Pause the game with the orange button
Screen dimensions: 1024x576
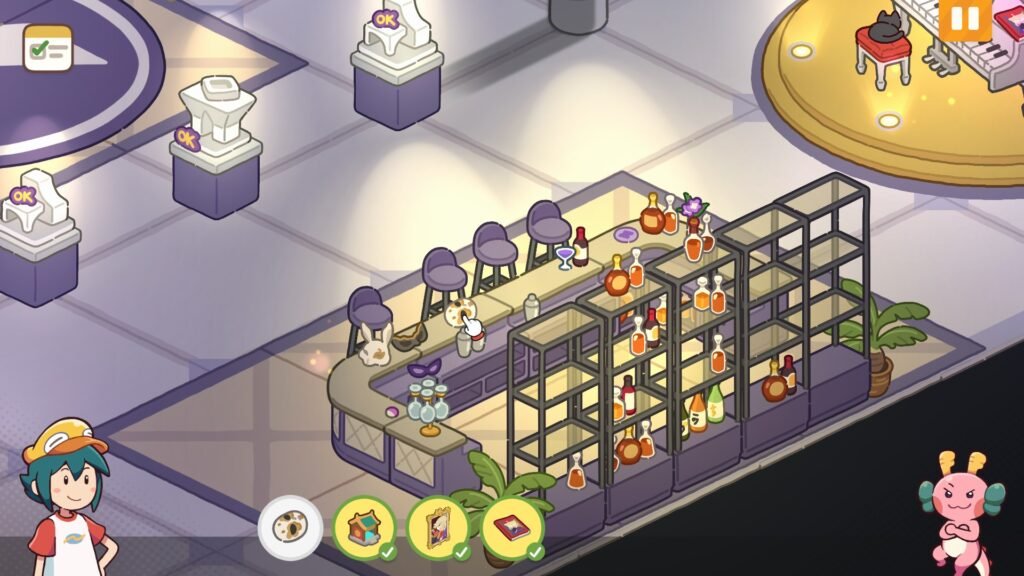(x=964, y=19)
